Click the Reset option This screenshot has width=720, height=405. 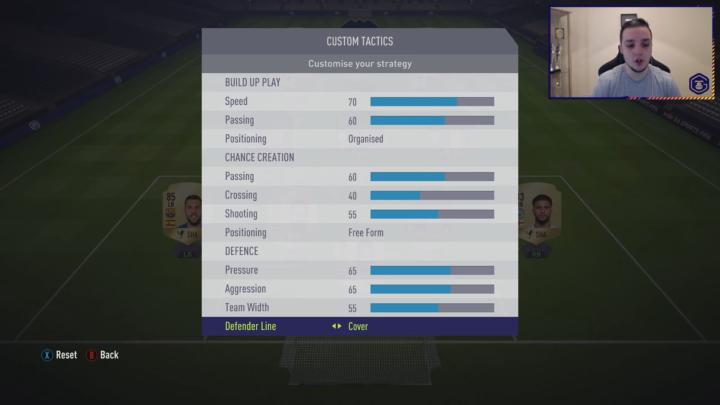pos(59,355)
